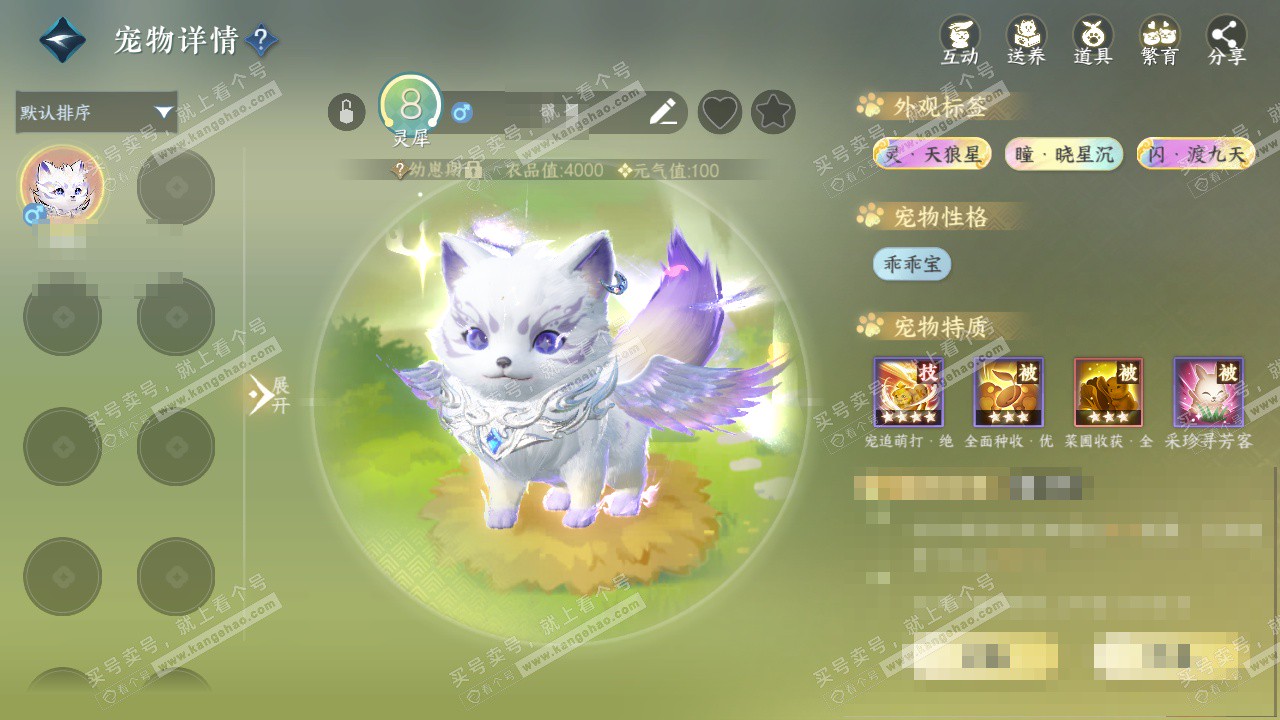Viewport: 1280px width, 720px height.
Task: Select the 灵·天狼星 appearance tag
Action: [x=932, y=154]
